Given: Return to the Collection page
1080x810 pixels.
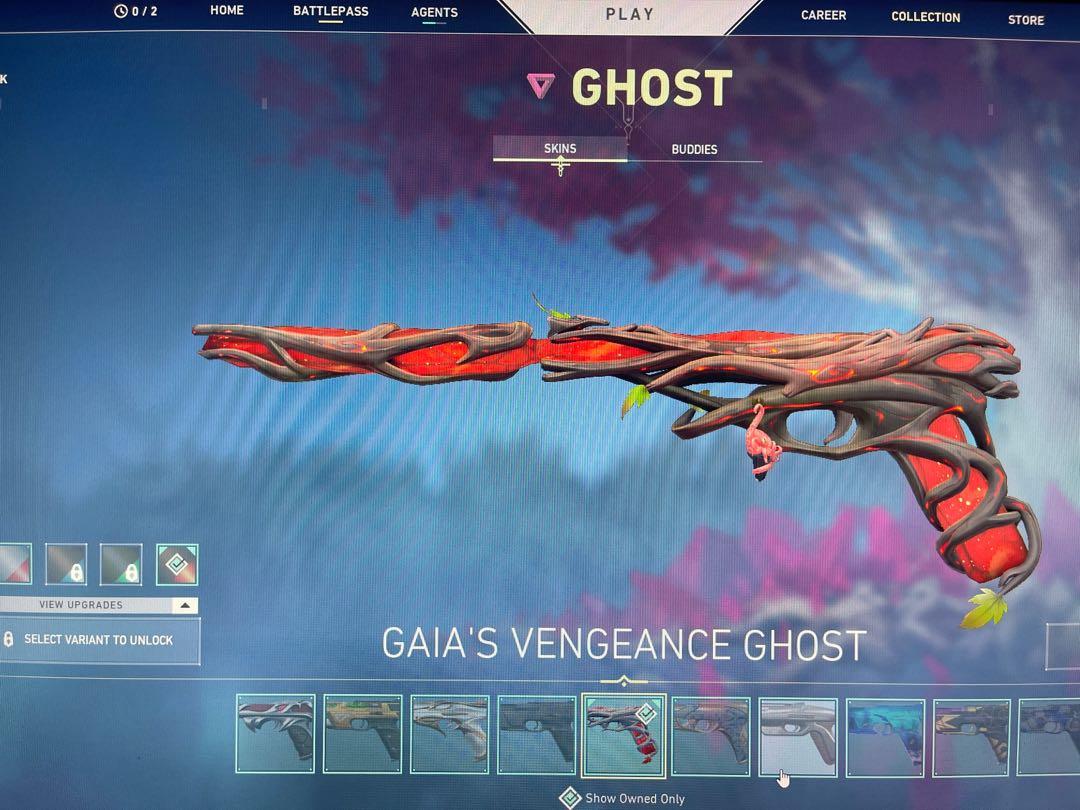Looking at the screenshot, I should 925,17.
